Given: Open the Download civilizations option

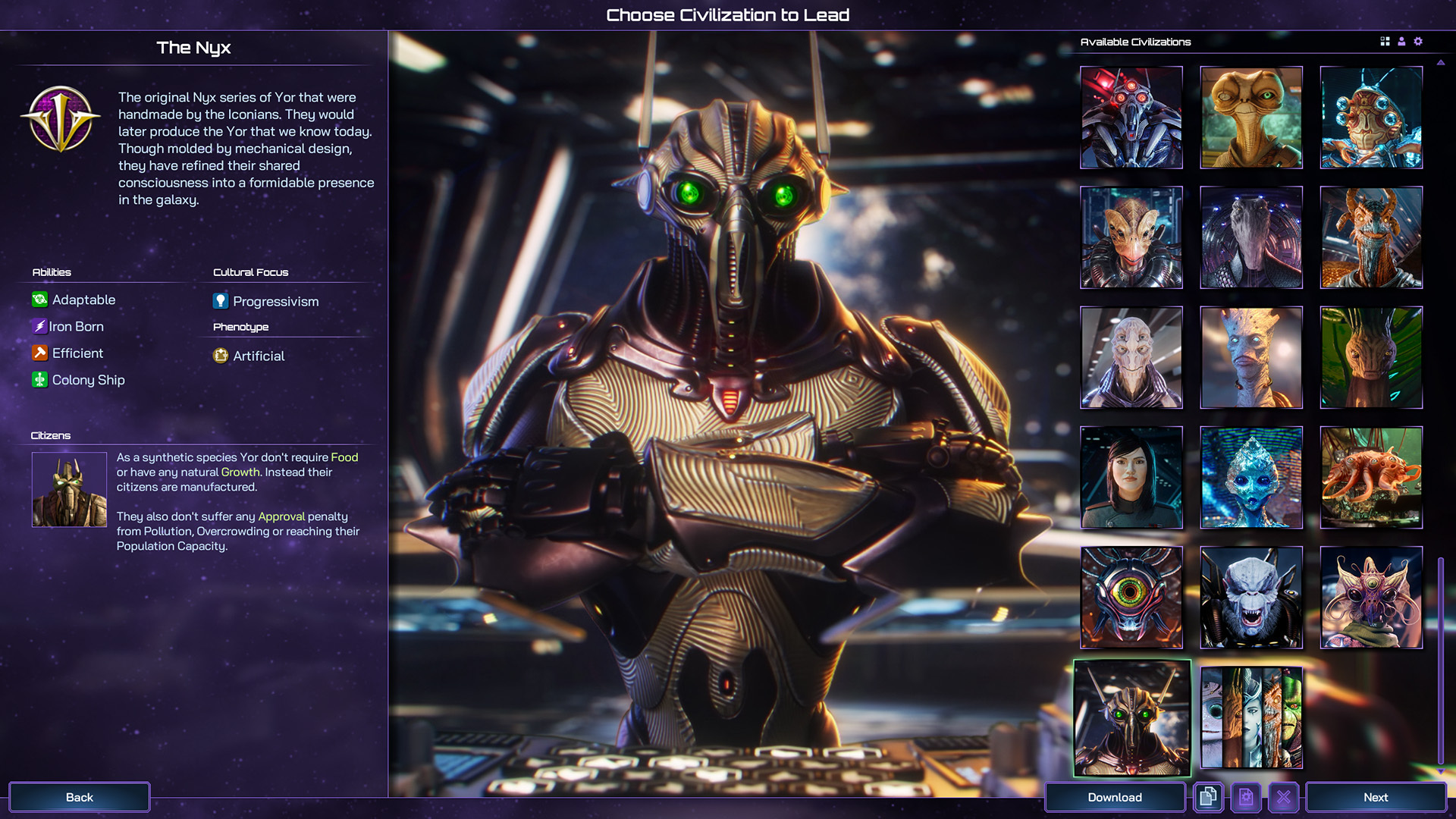Looking at the screenshot, I should 1114,797.
